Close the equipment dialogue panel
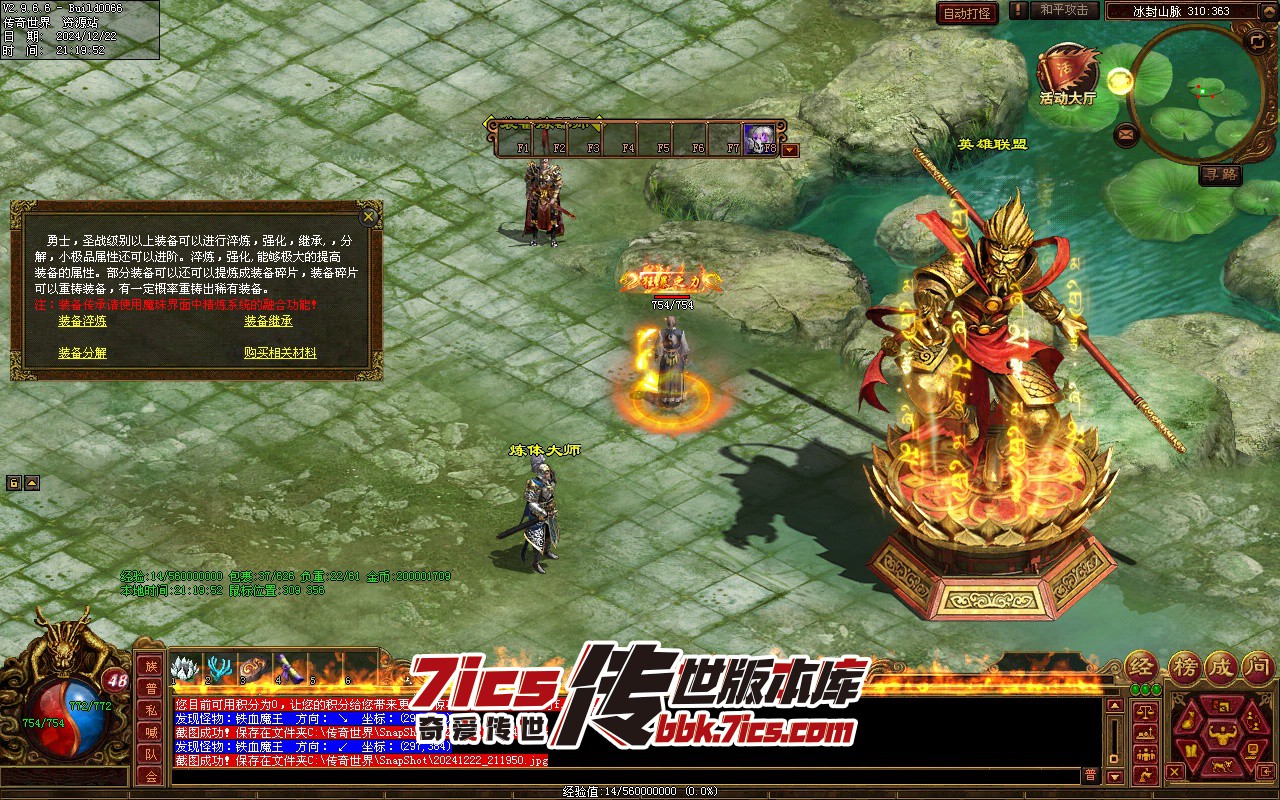This screenshot has width=1280, height=800. pos(369,216)
